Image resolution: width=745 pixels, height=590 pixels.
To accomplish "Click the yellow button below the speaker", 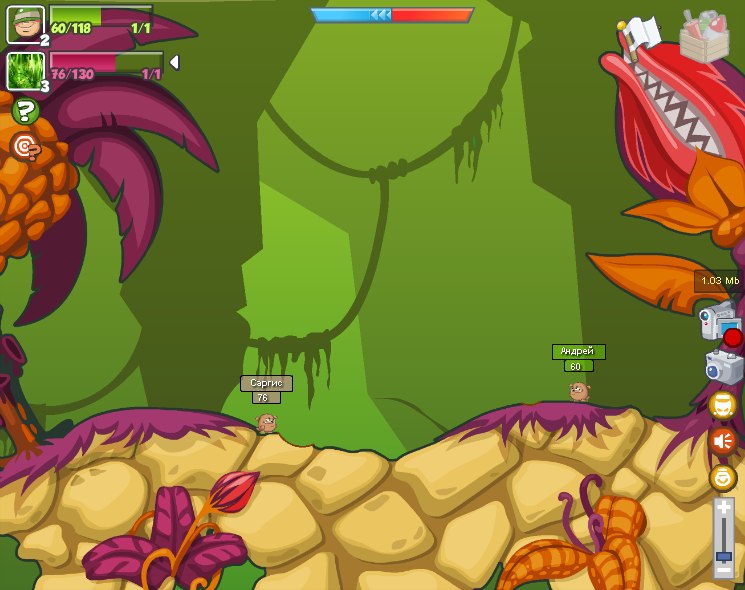I will pyautogui.click(x=722, y=478).
